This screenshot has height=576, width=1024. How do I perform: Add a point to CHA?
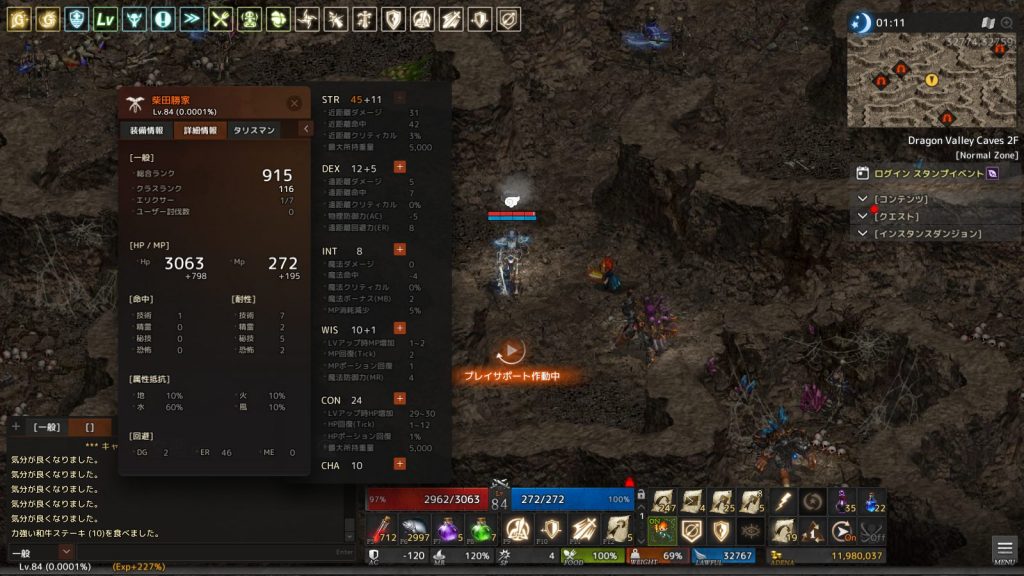pos(400,464)
